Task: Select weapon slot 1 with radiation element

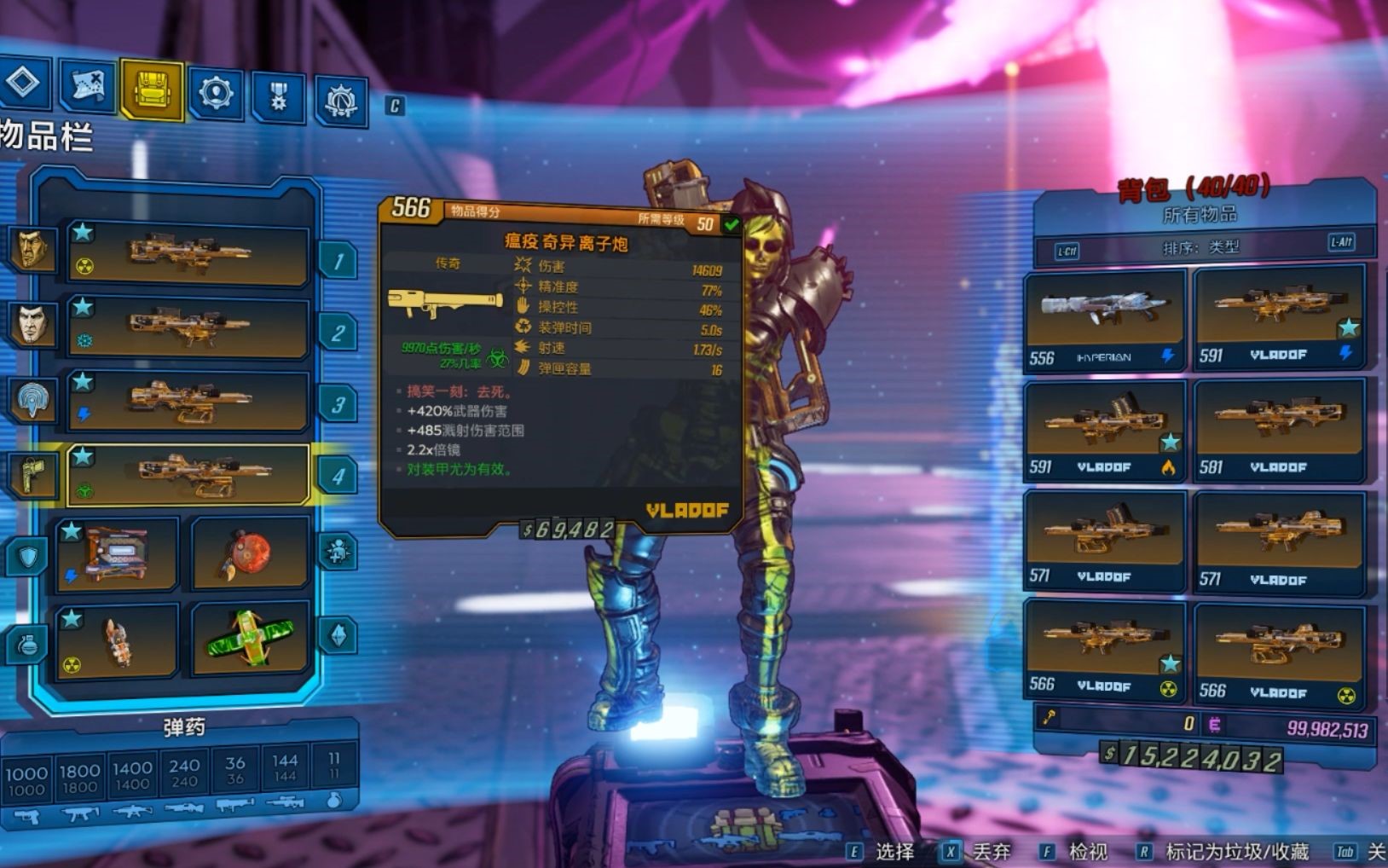Action: tap(188, 253)
